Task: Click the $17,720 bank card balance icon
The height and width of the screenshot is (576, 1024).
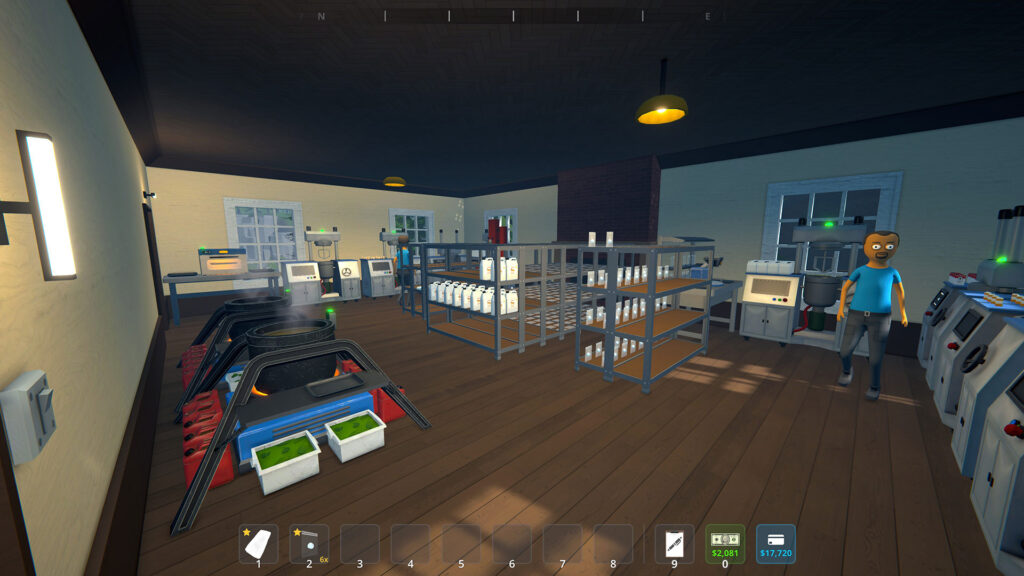Action: pyautogui.click(x=776, y=544)
